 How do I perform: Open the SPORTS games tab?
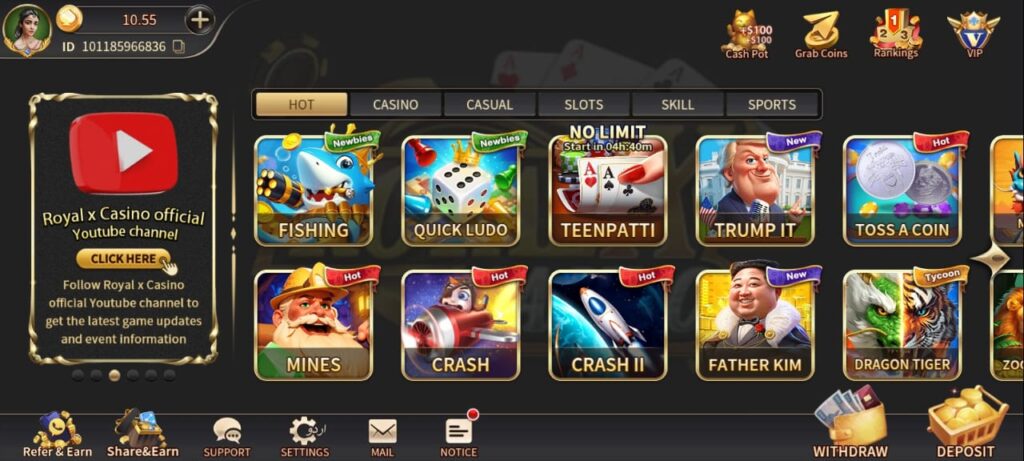tap(772, 104)
